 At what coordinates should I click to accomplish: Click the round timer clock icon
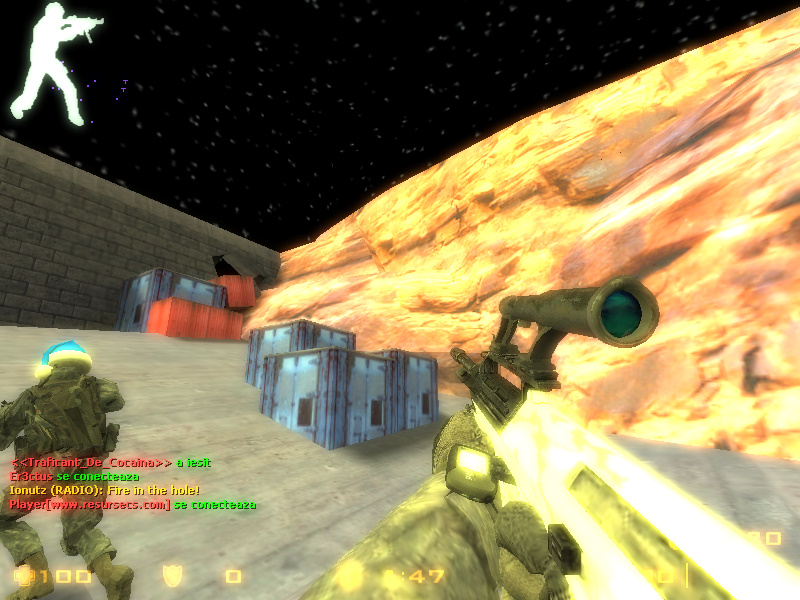click(349, 576)
